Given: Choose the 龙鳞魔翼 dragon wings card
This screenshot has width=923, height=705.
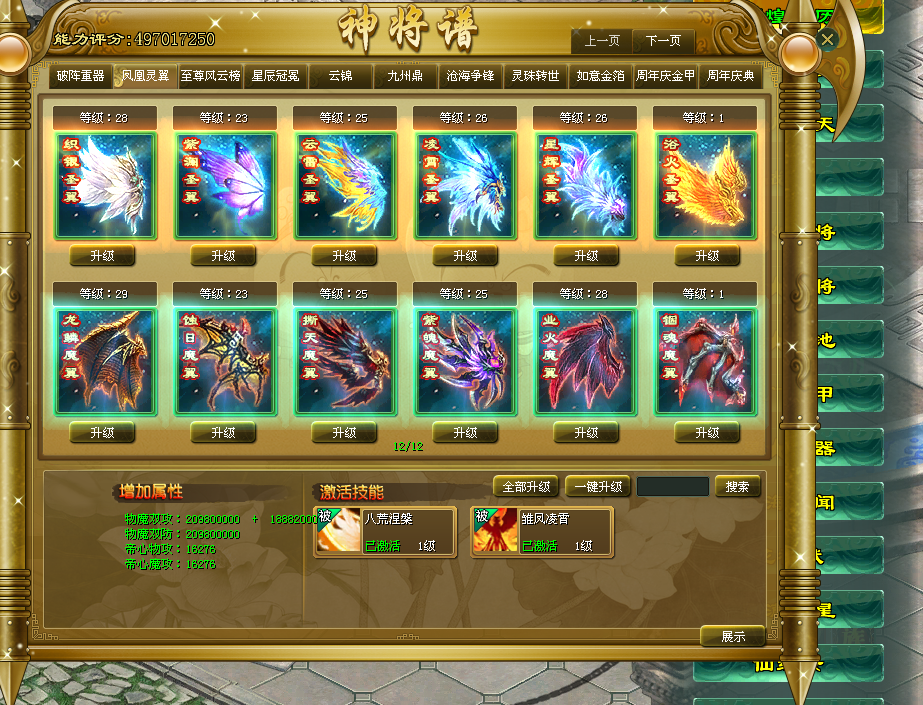Looking at the screenshot, I should [105, 362].
